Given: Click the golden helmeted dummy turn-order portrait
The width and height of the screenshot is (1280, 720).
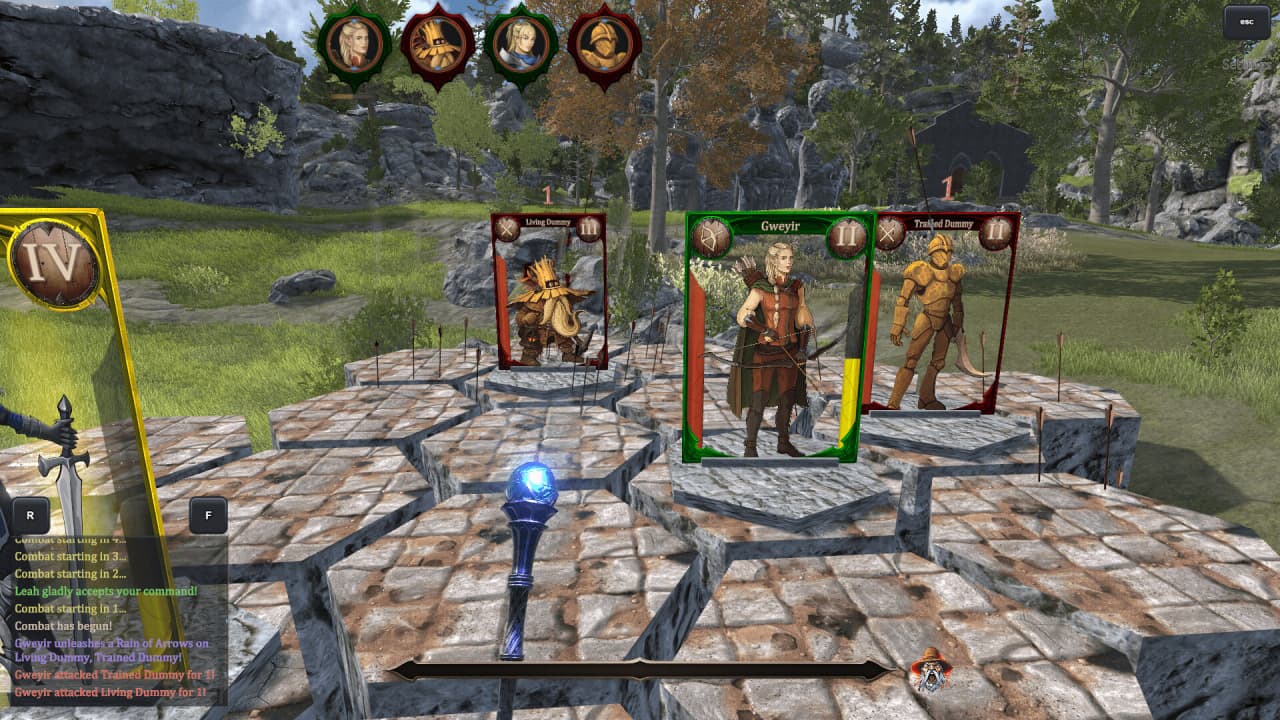Looking at the screenshot, I should pos(605,46).
